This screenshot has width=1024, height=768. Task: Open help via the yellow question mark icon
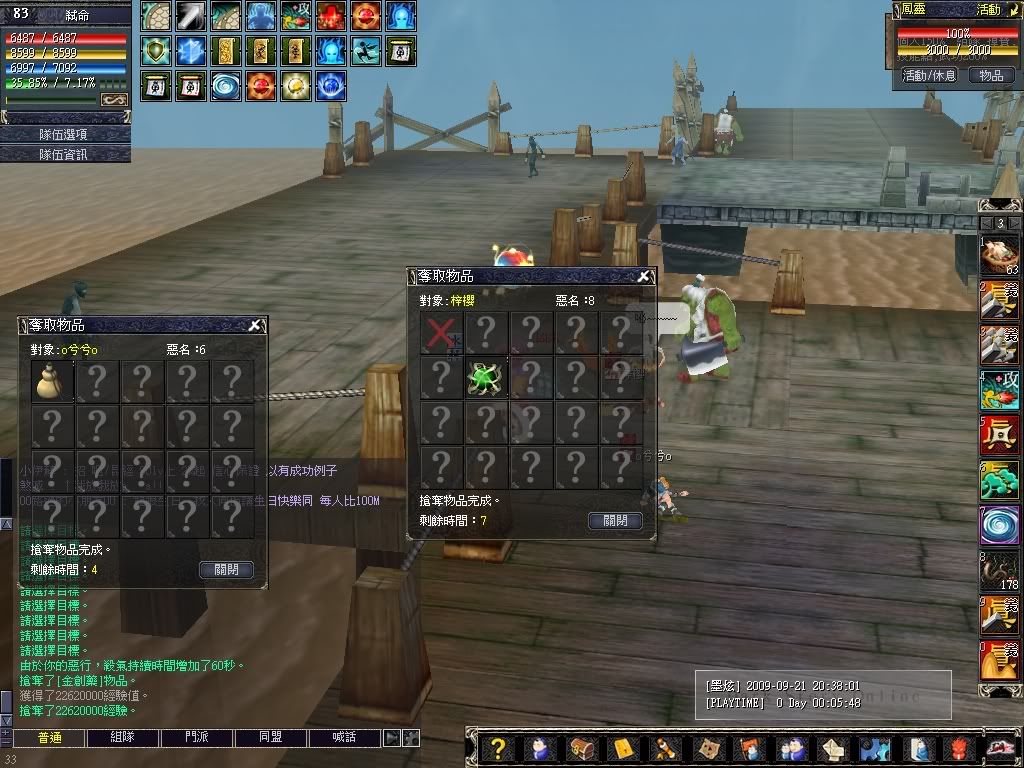coord(498,749)
